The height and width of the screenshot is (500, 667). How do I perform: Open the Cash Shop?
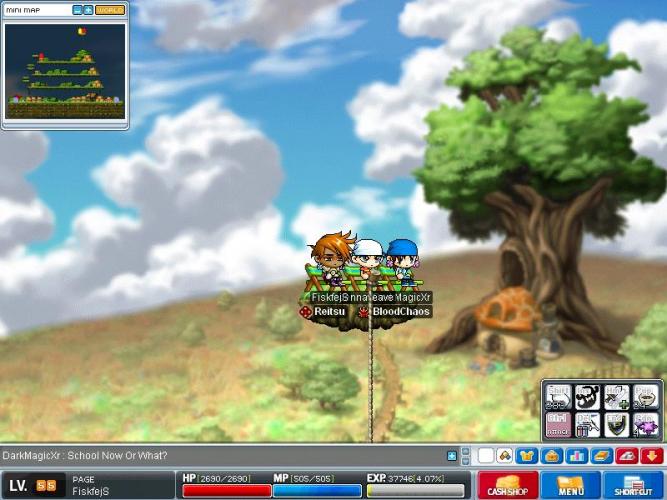tap(507, 486)
